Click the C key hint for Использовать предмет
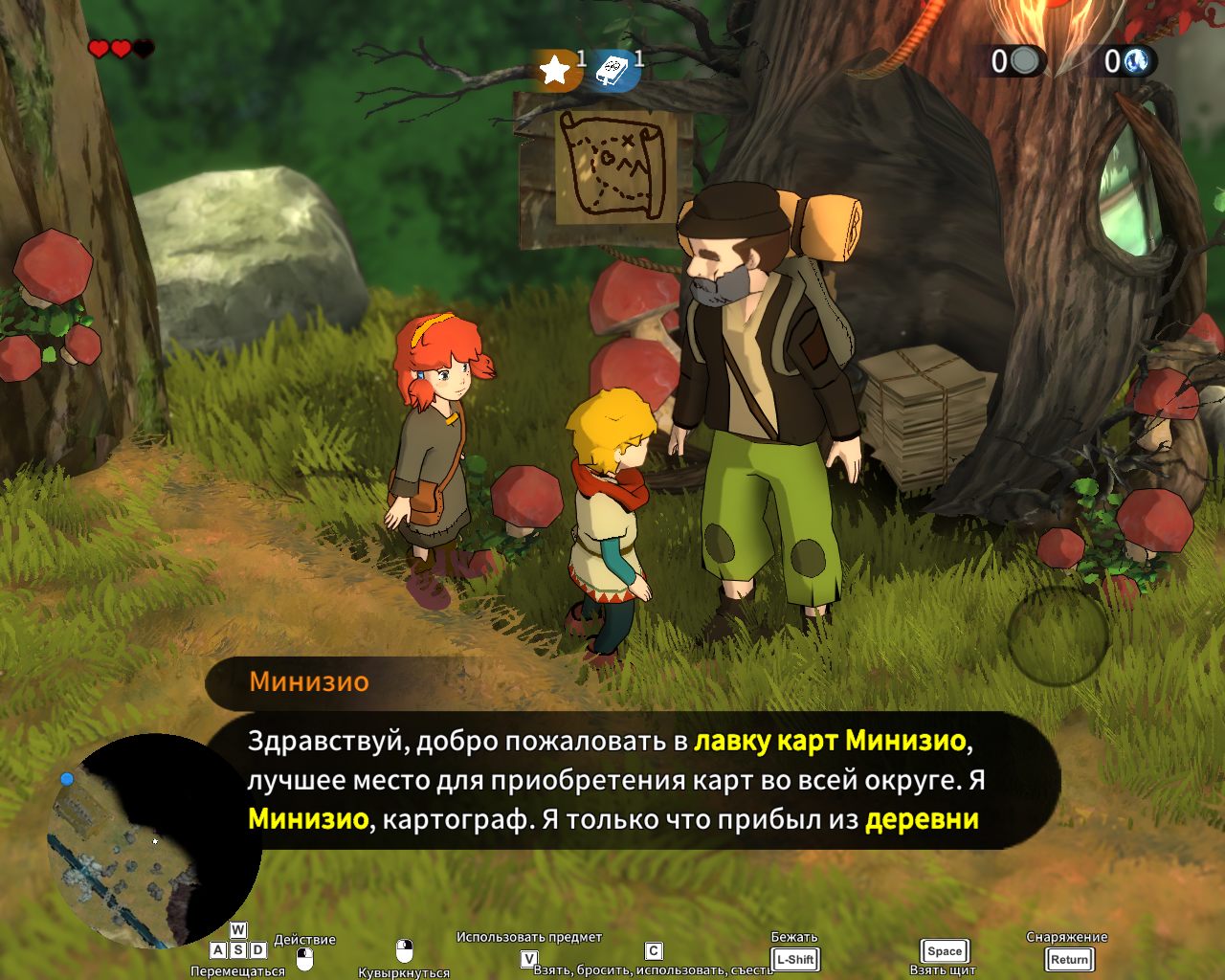The image size is (1225, 980). pyautogui.click(x=652, y=950)
